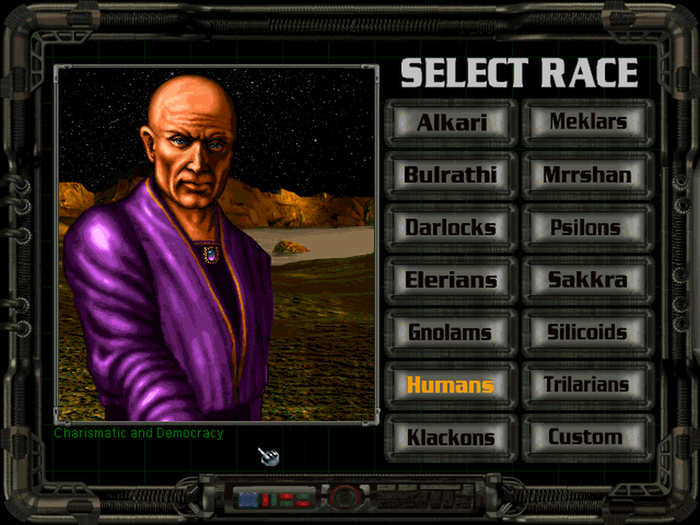Choose the Trilarians race

click(x=587, y=385)
